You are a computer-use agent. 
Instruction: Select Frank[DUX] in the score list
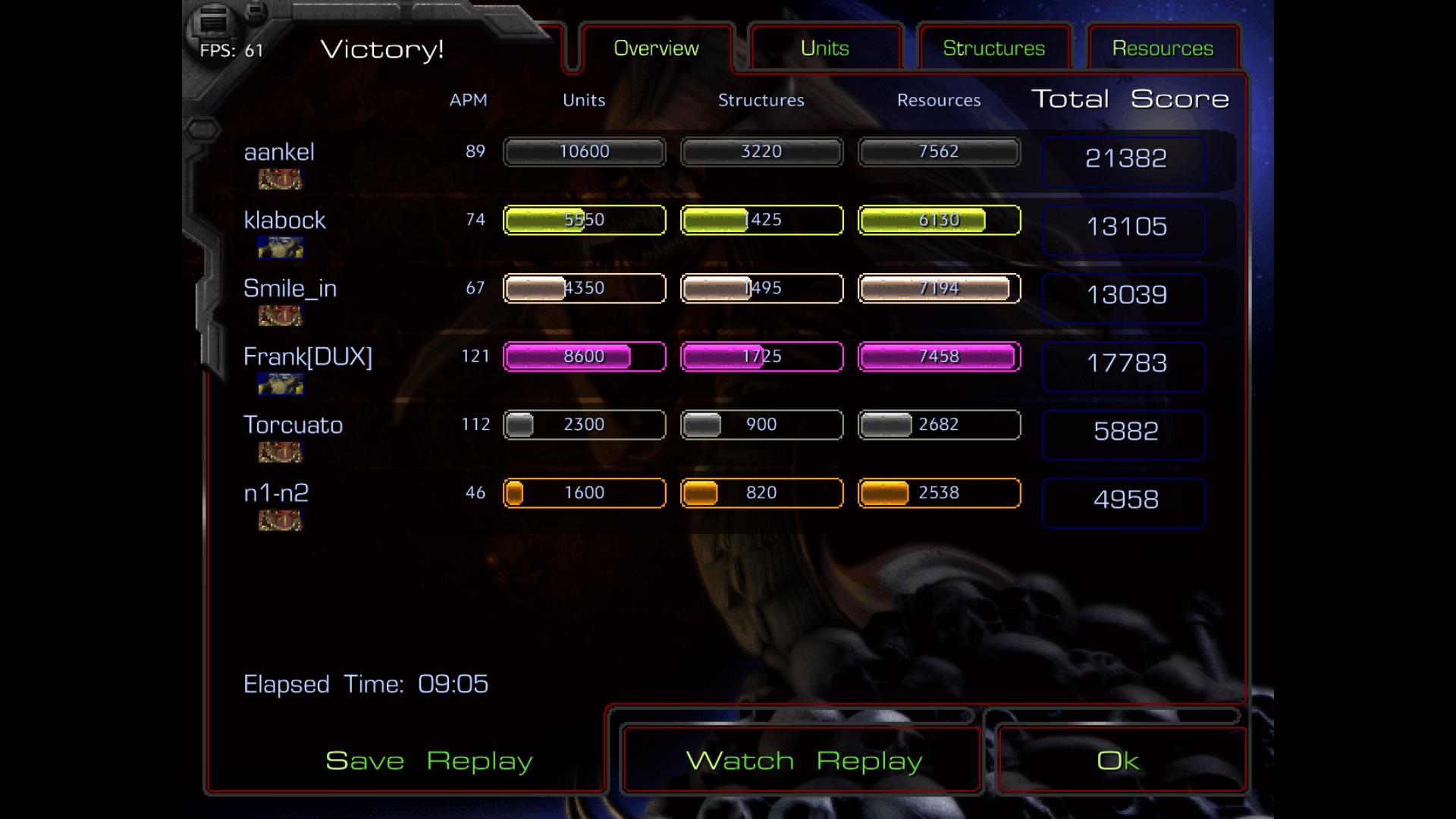tap(308, 357)
